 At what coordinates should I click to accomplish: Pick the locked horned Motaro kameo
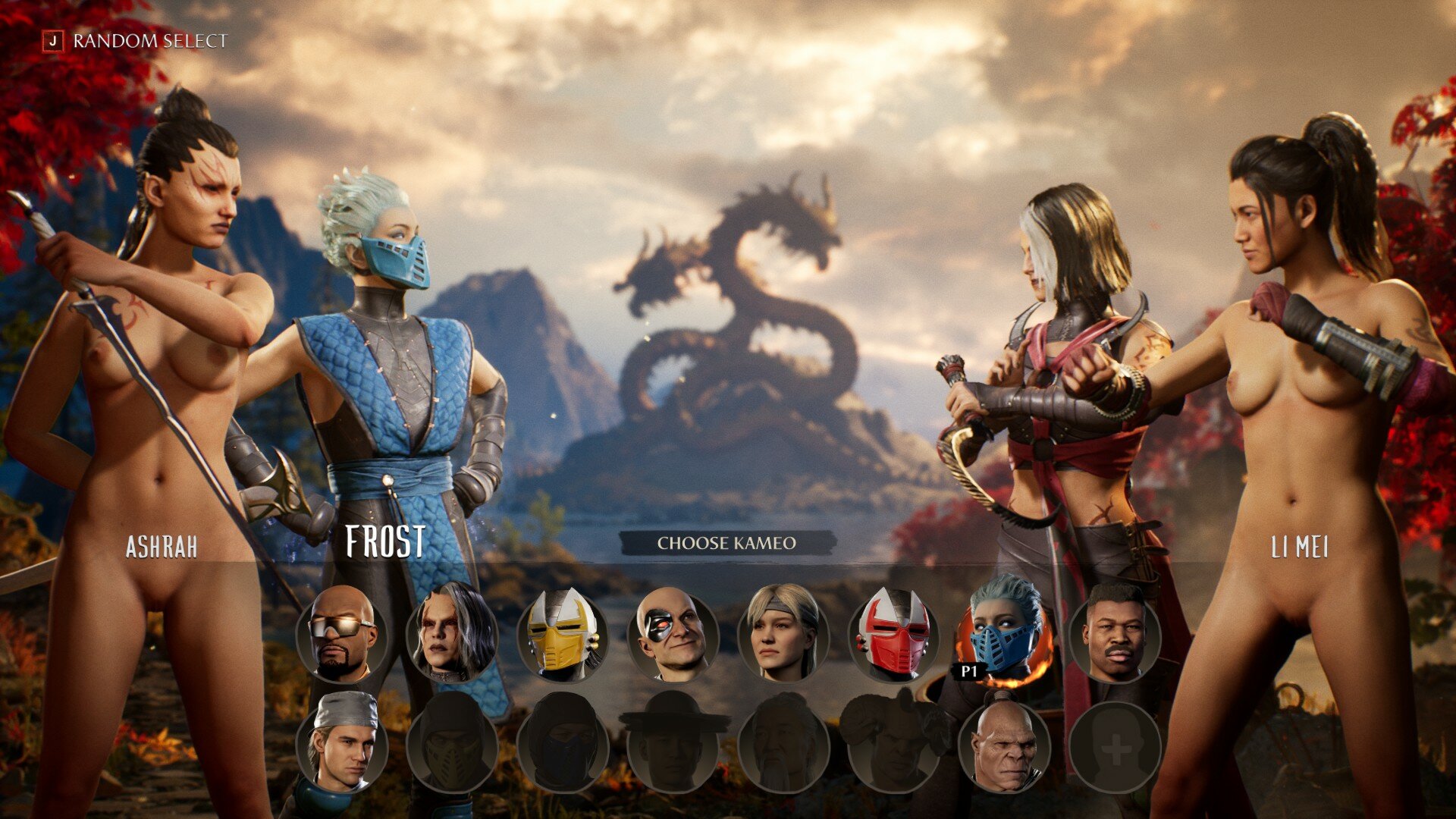[x=893, y=746]
